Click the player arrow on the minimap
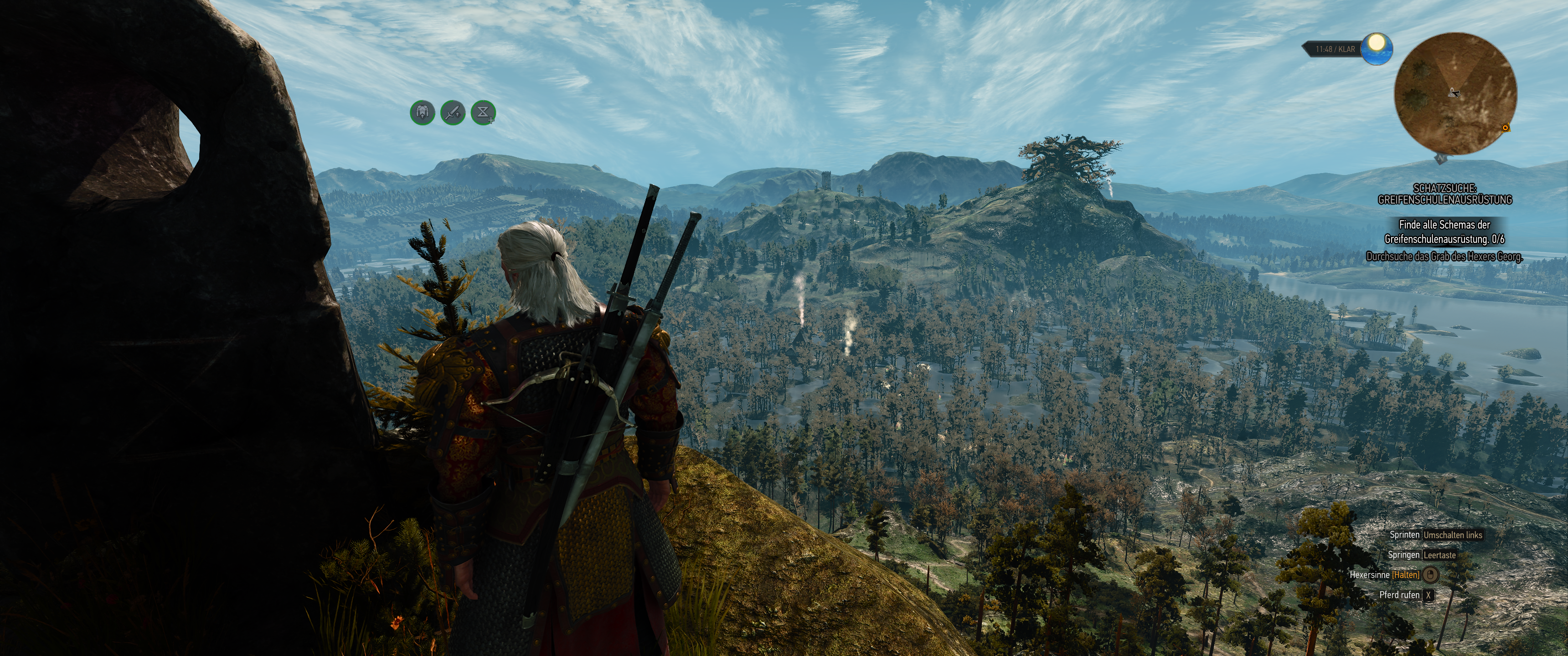 [x=1454, y=92]
